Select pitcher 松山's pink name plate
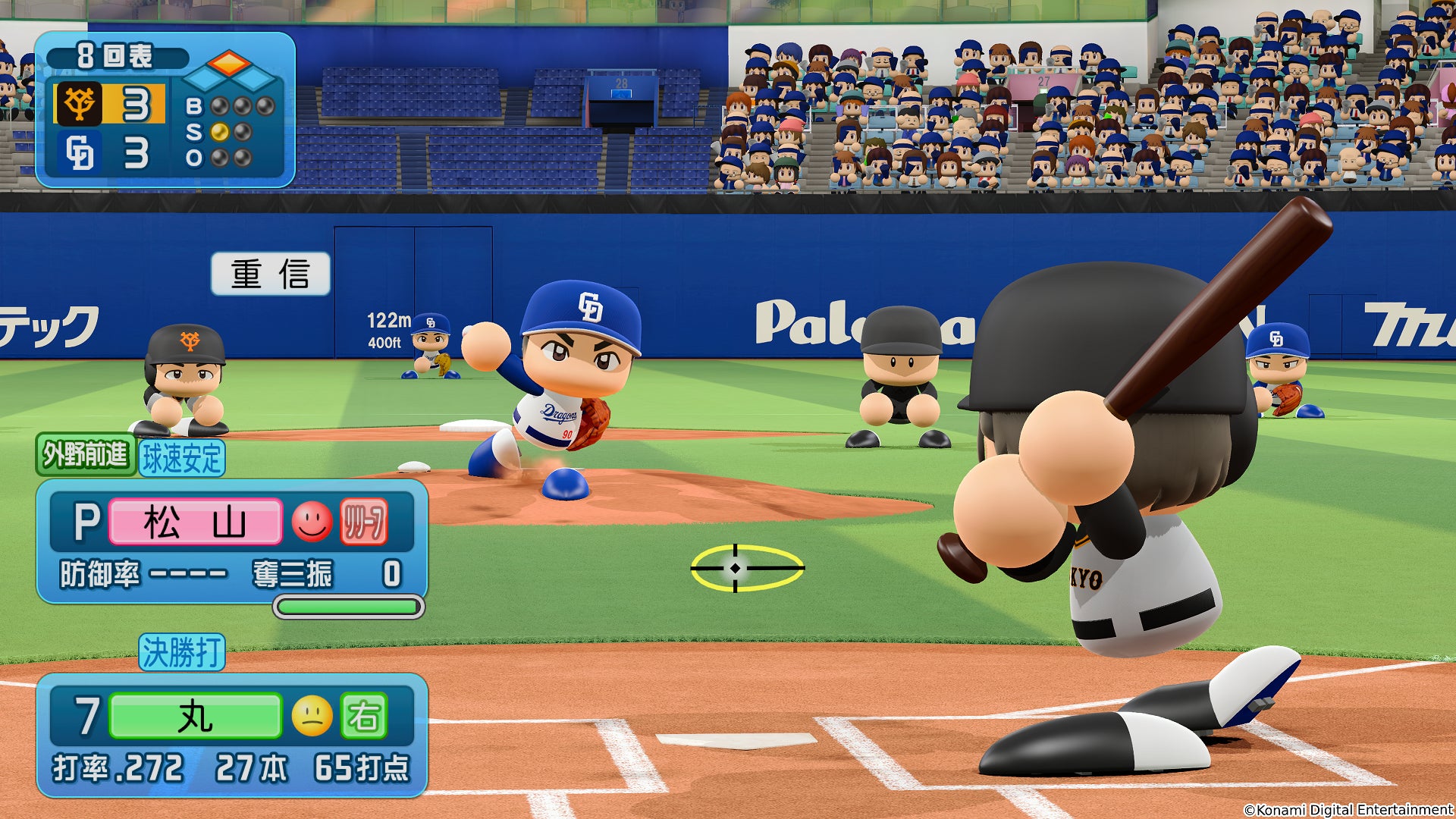The image size is (1456, 819). tap(196, 522)
